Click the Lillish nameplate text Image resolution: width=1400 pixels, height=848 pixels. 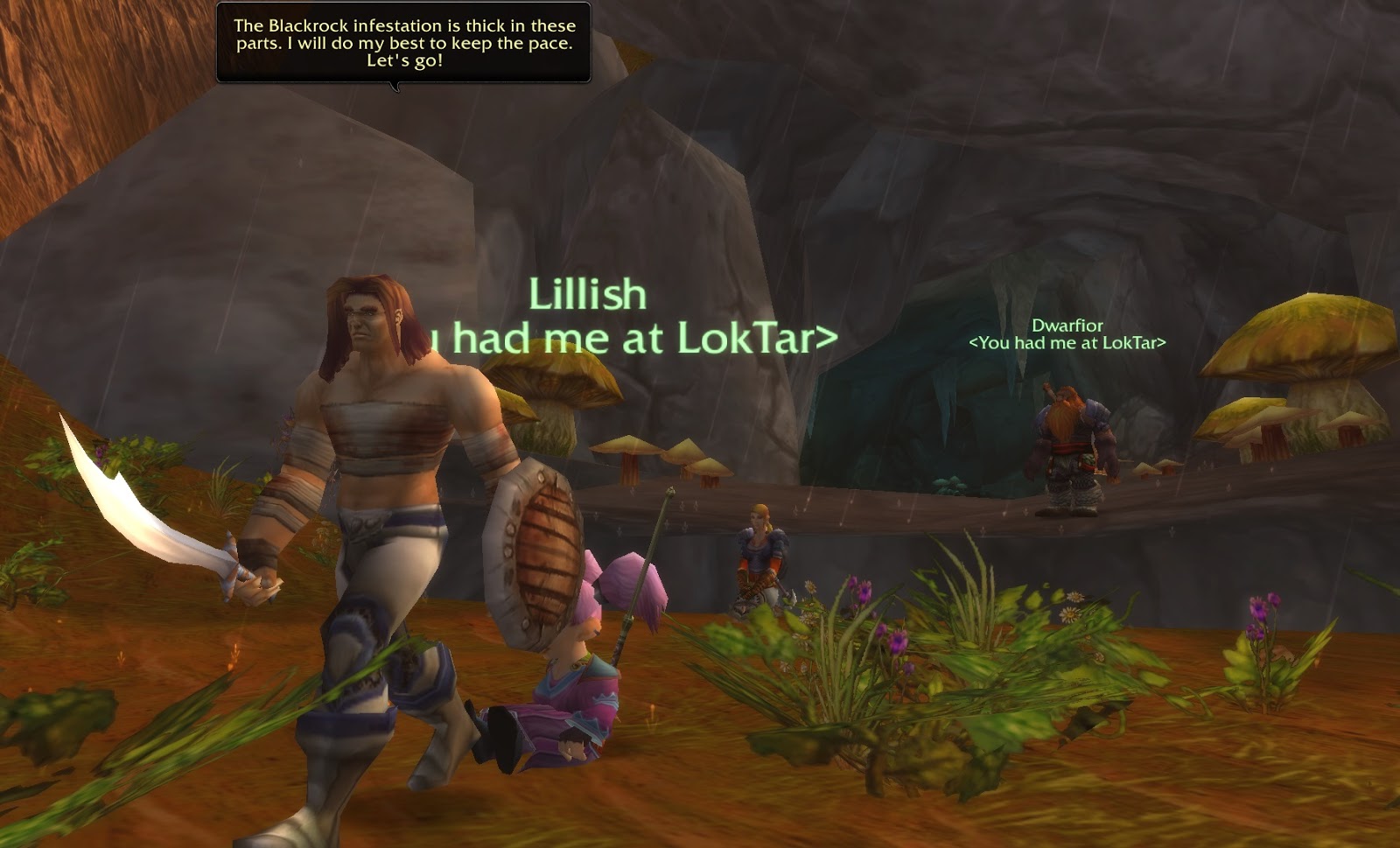point(588,295)
